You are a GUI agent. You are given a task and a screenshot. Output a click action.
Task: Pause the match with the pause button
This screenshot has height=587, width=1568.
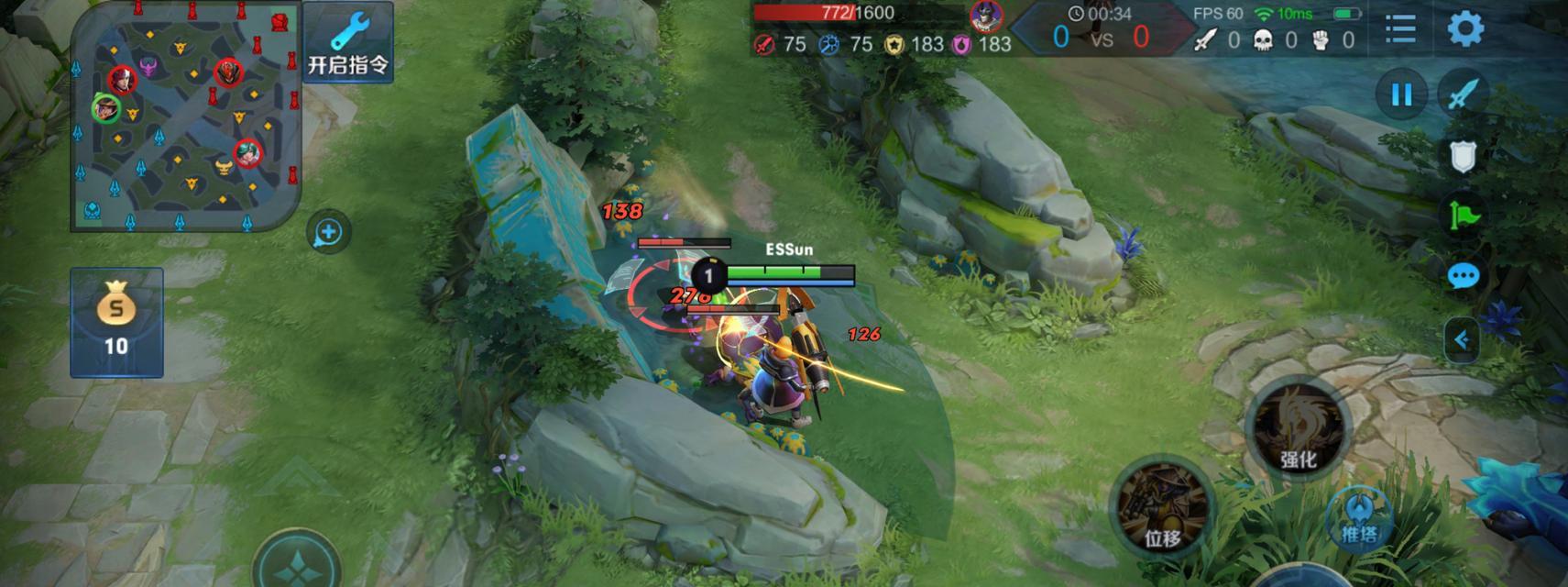point(1401,94)
